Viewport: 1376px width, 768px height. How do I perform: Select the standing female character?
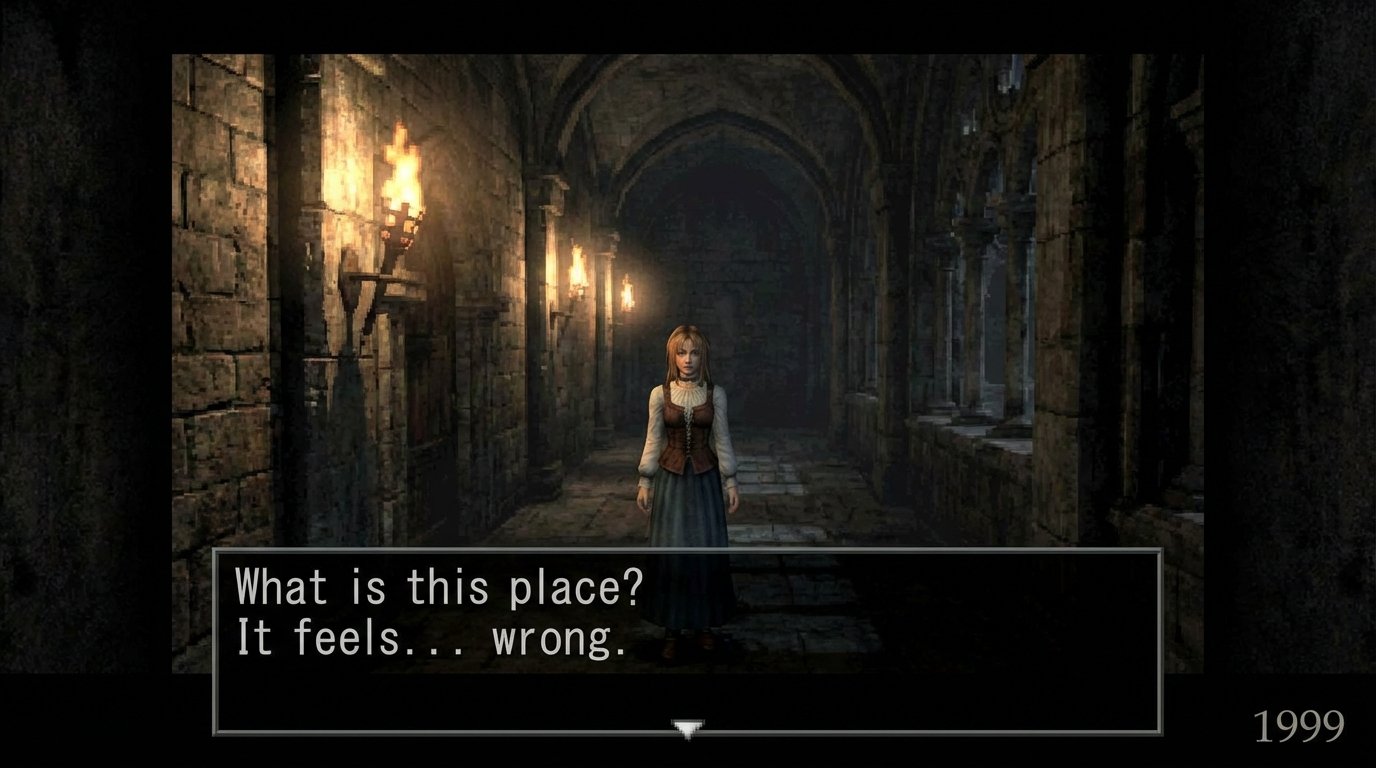(688, 460)
